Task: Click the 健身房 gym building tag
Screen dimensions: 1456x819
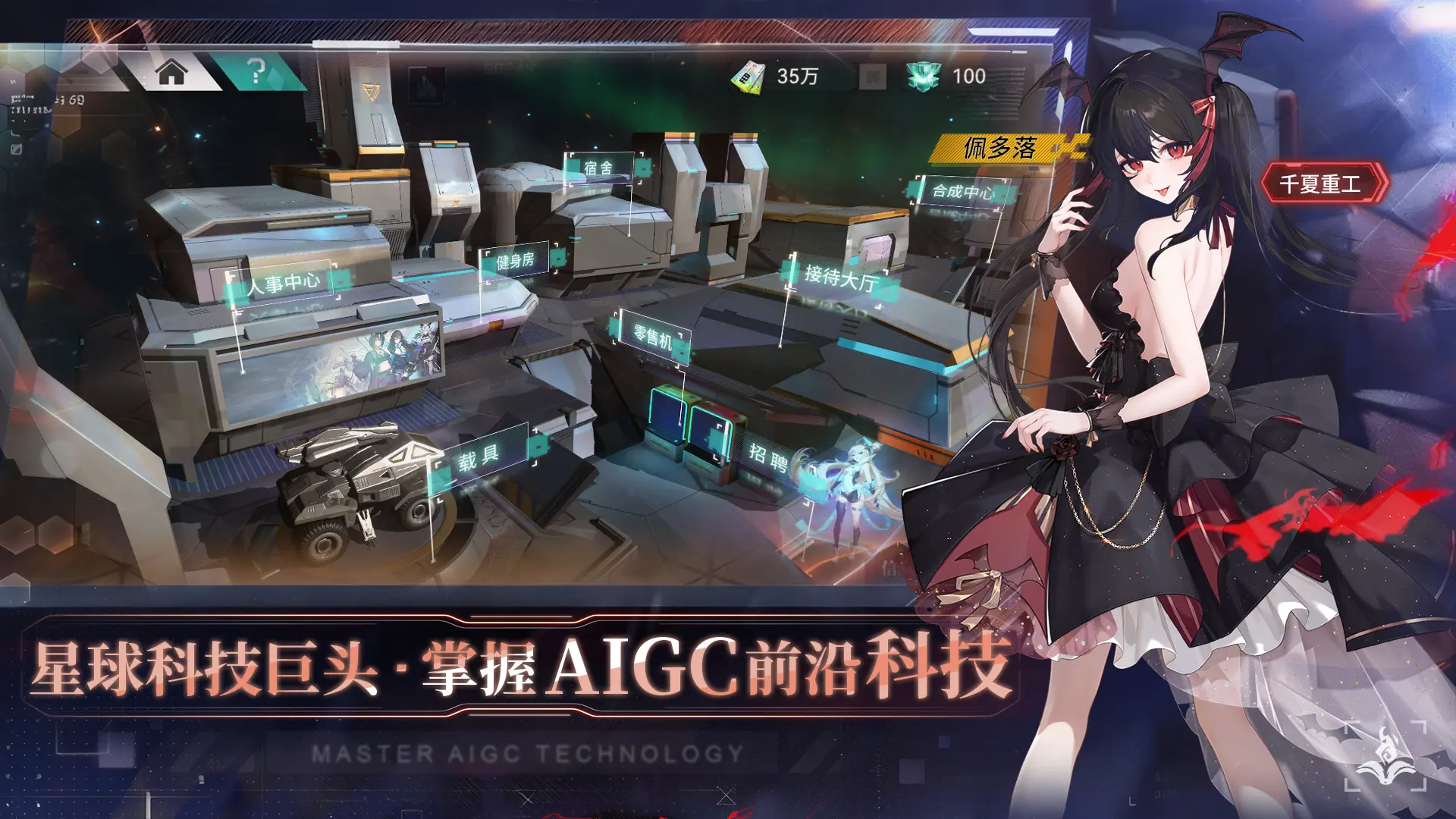Action: pyautogui.click(x=516, y=260)
